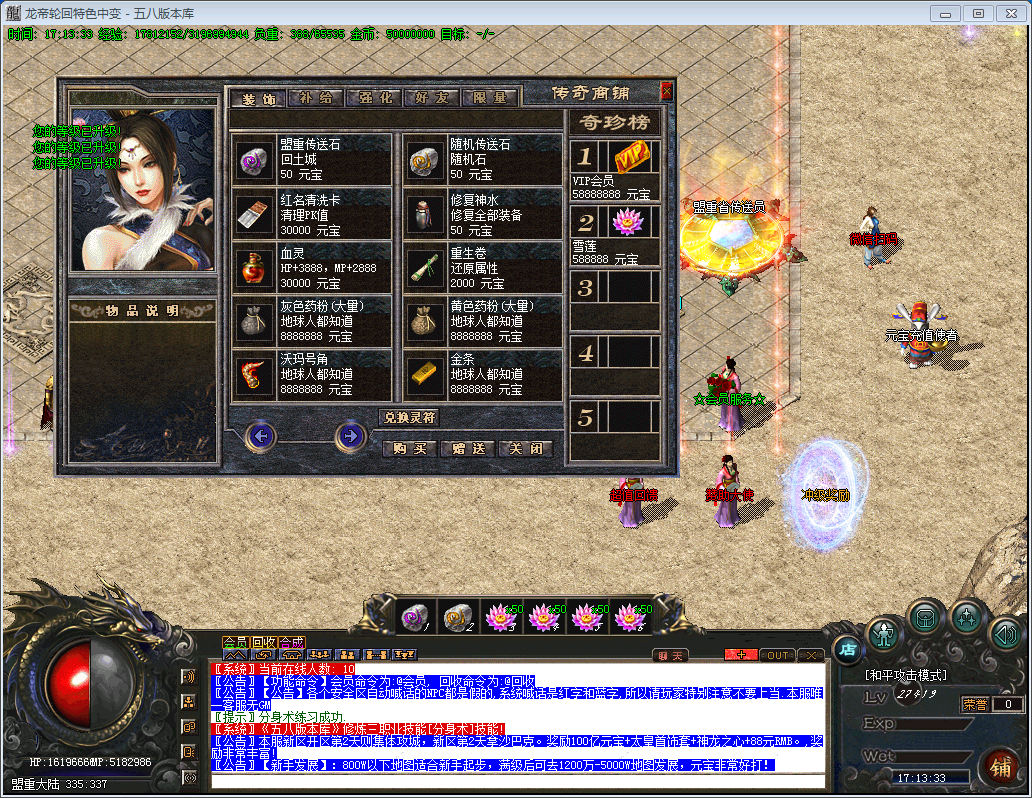Open the 强化 shop tab
1032x798 pixels.
(374, 98)
